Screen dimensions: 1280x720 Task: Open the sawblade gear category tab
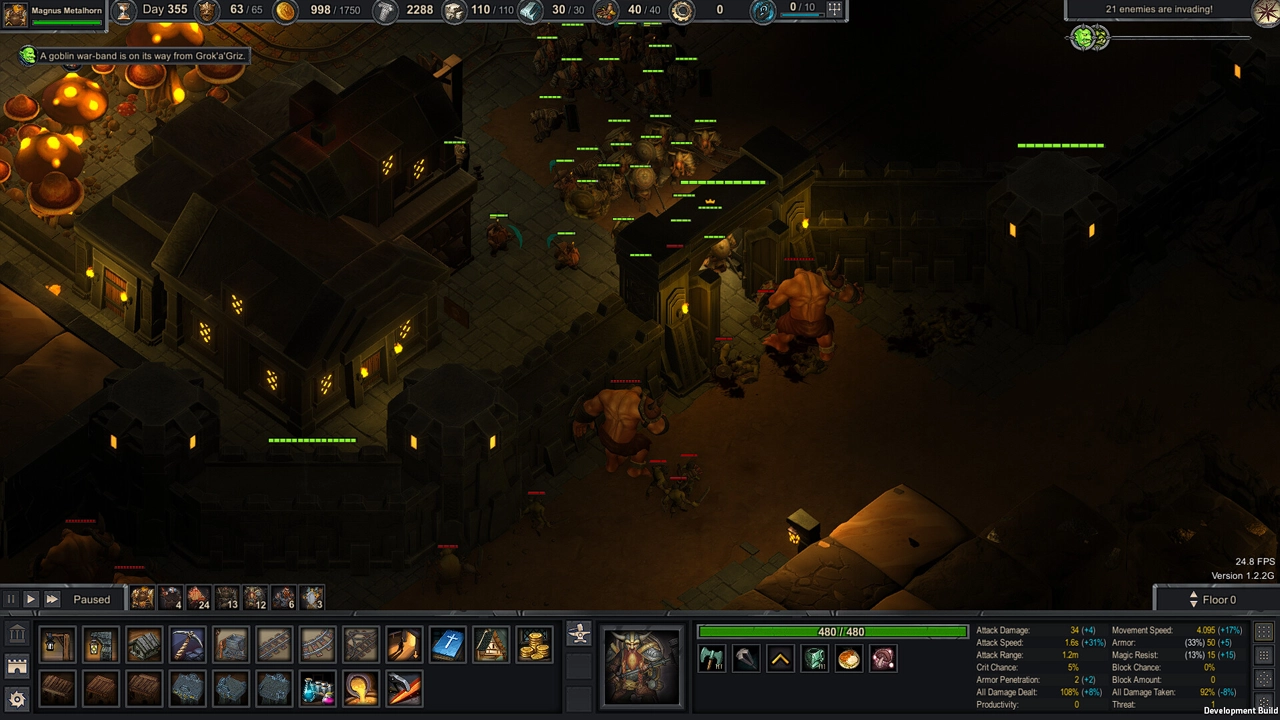(17, 698)
